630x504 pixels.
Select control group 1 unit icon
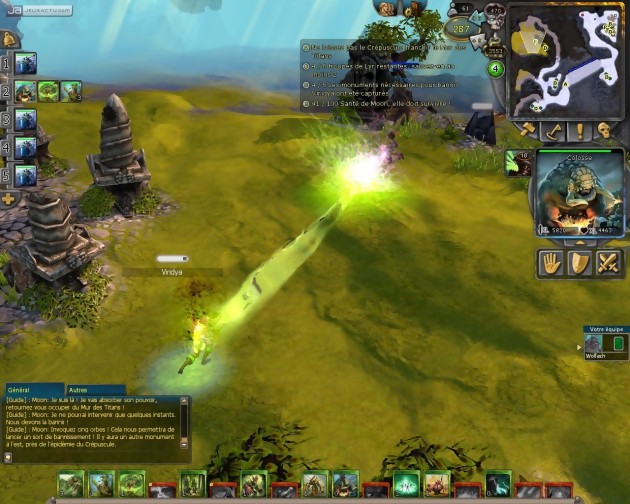point(26,63)
